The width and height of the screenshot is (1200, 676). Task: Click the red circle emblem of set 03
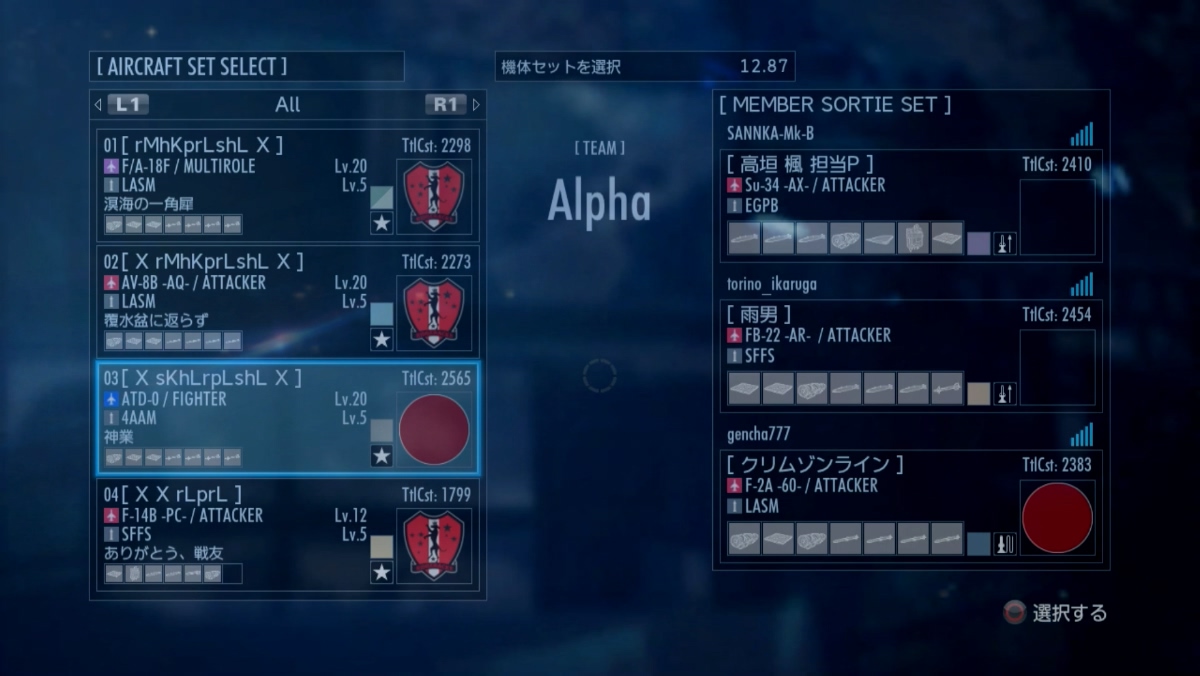434,429
